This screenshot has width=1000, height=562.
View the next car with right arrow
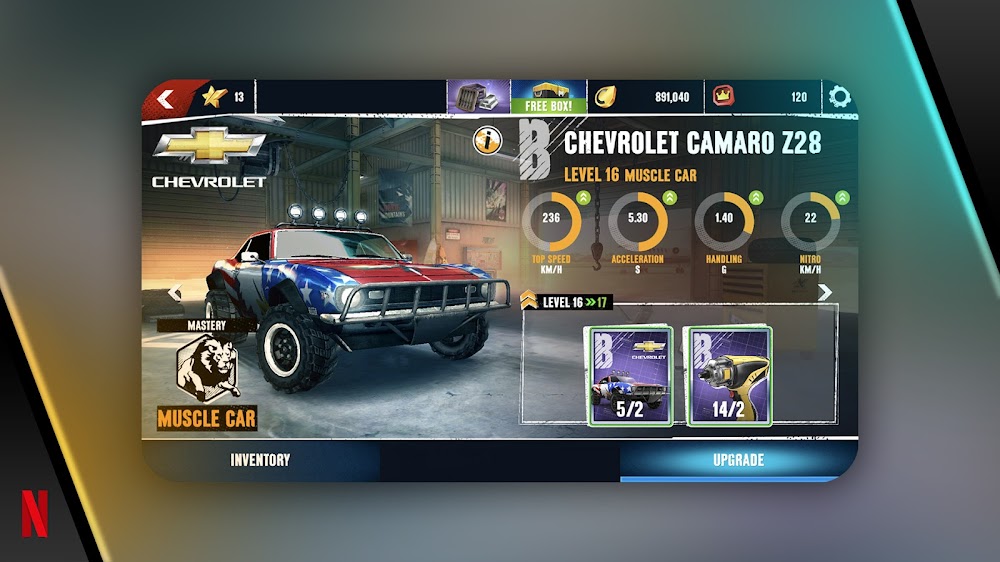point(825,292)
